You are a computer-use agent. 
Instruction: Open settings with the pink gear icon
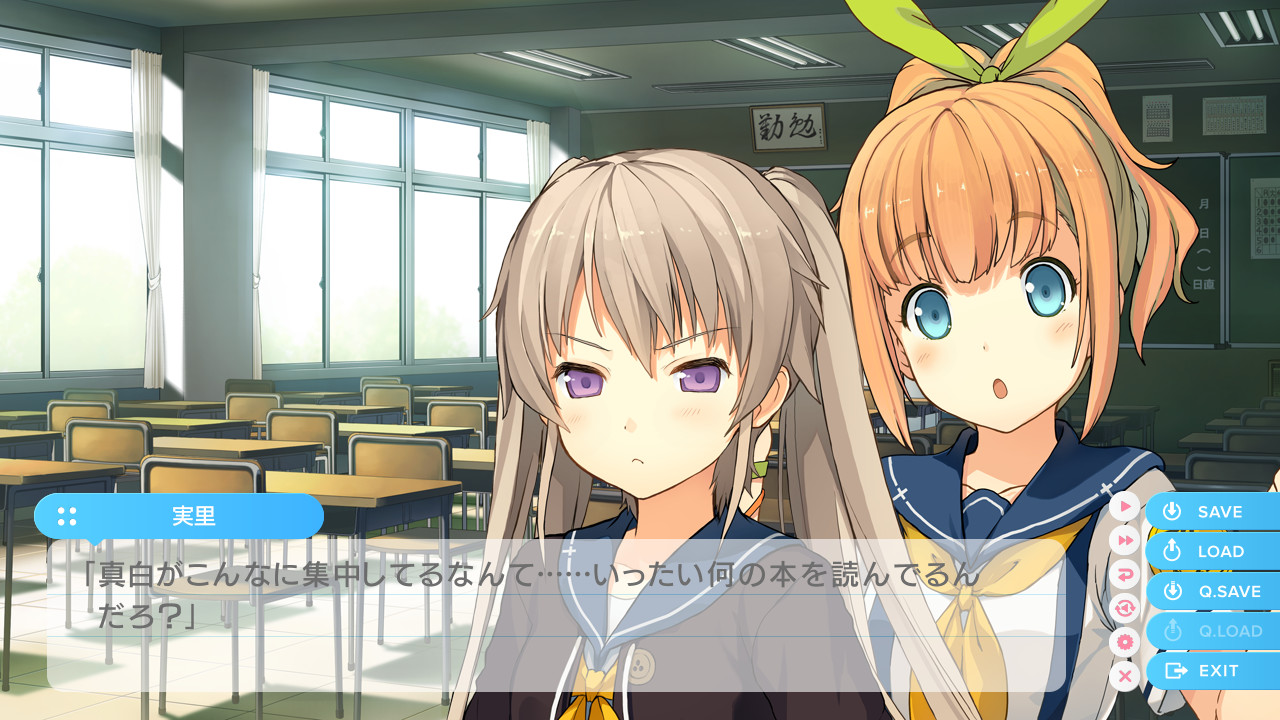(1125, 640)
